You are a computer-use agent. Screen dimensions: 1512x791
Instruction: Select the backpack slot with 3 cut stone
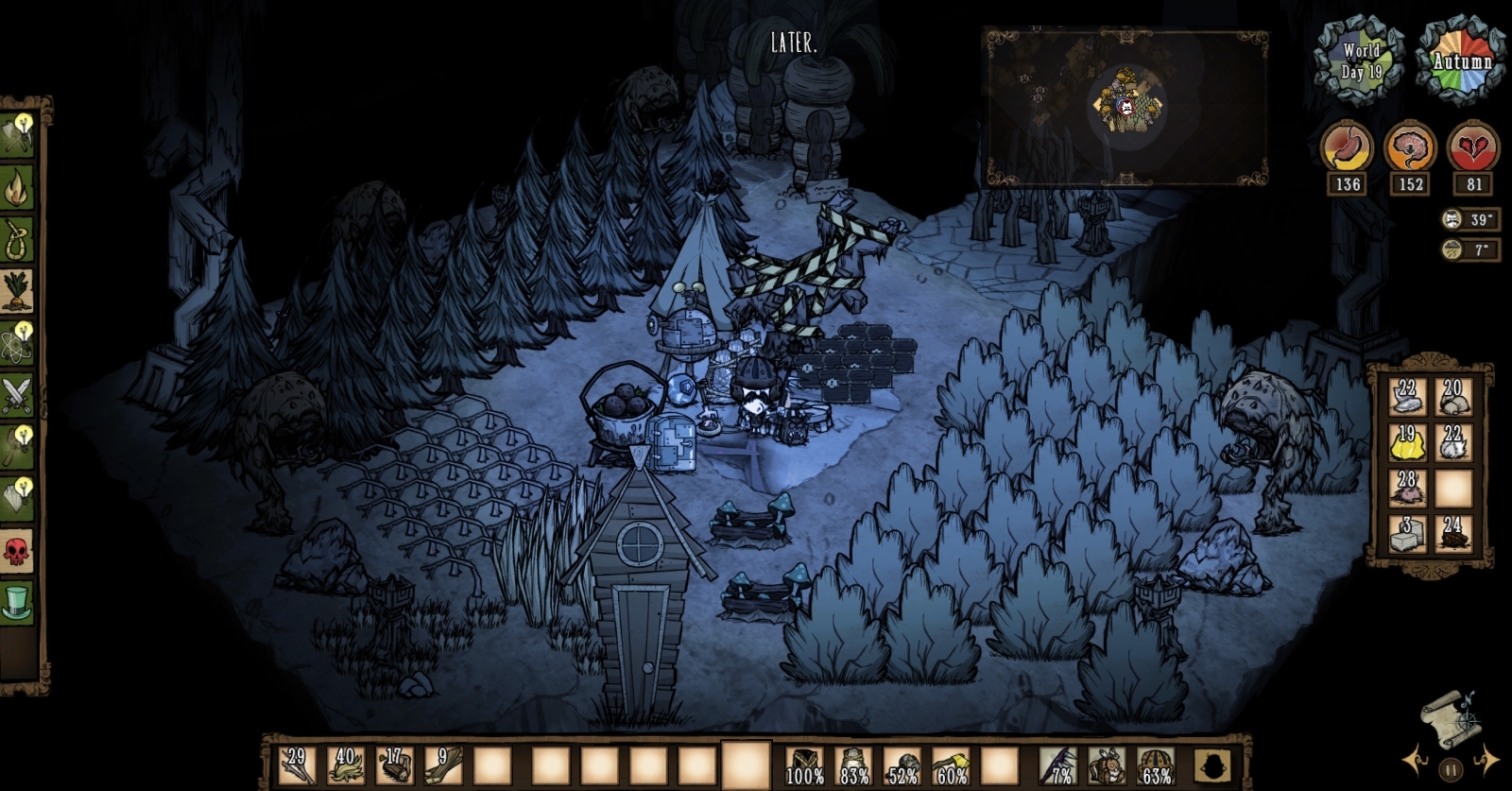pos(1406,533)
